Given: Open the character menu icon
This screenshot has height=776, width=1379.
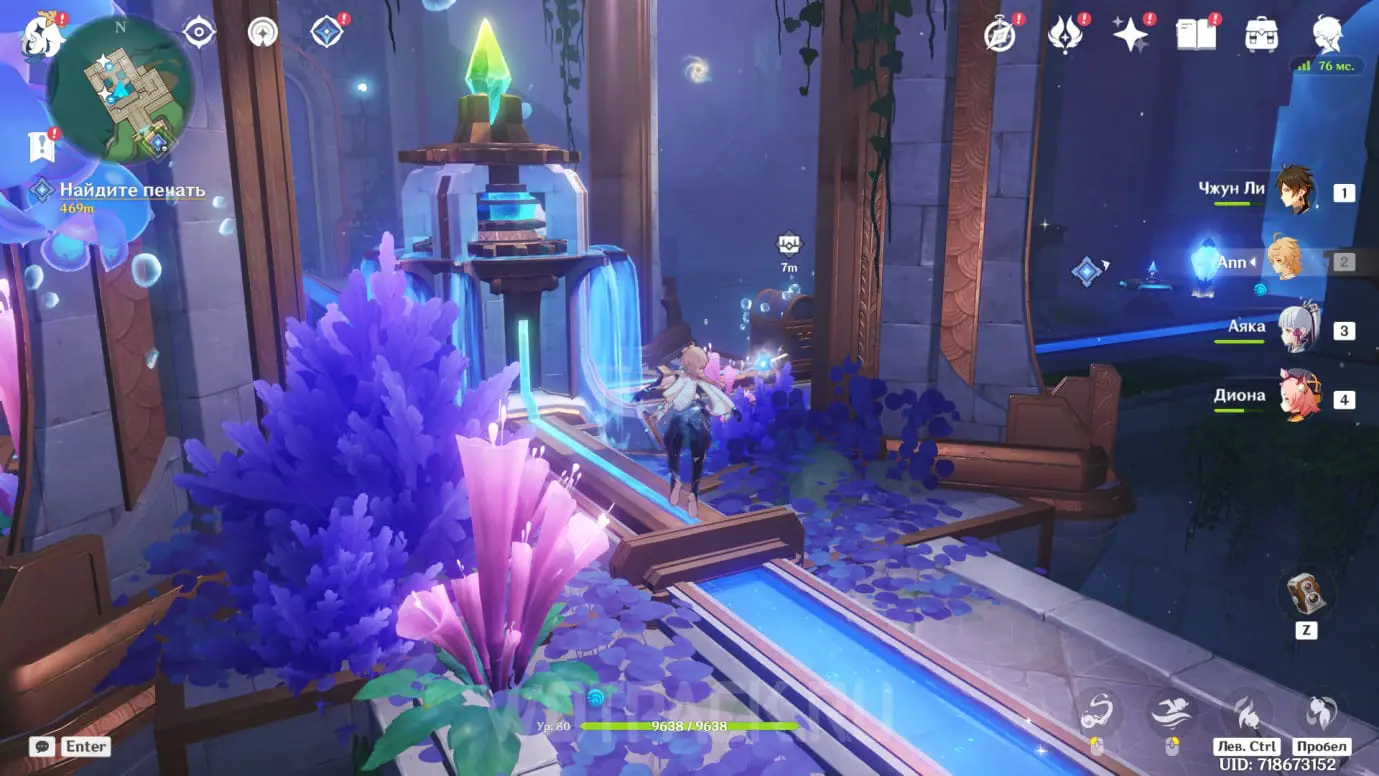Looking at the screenshot, I should [1329, 32].
